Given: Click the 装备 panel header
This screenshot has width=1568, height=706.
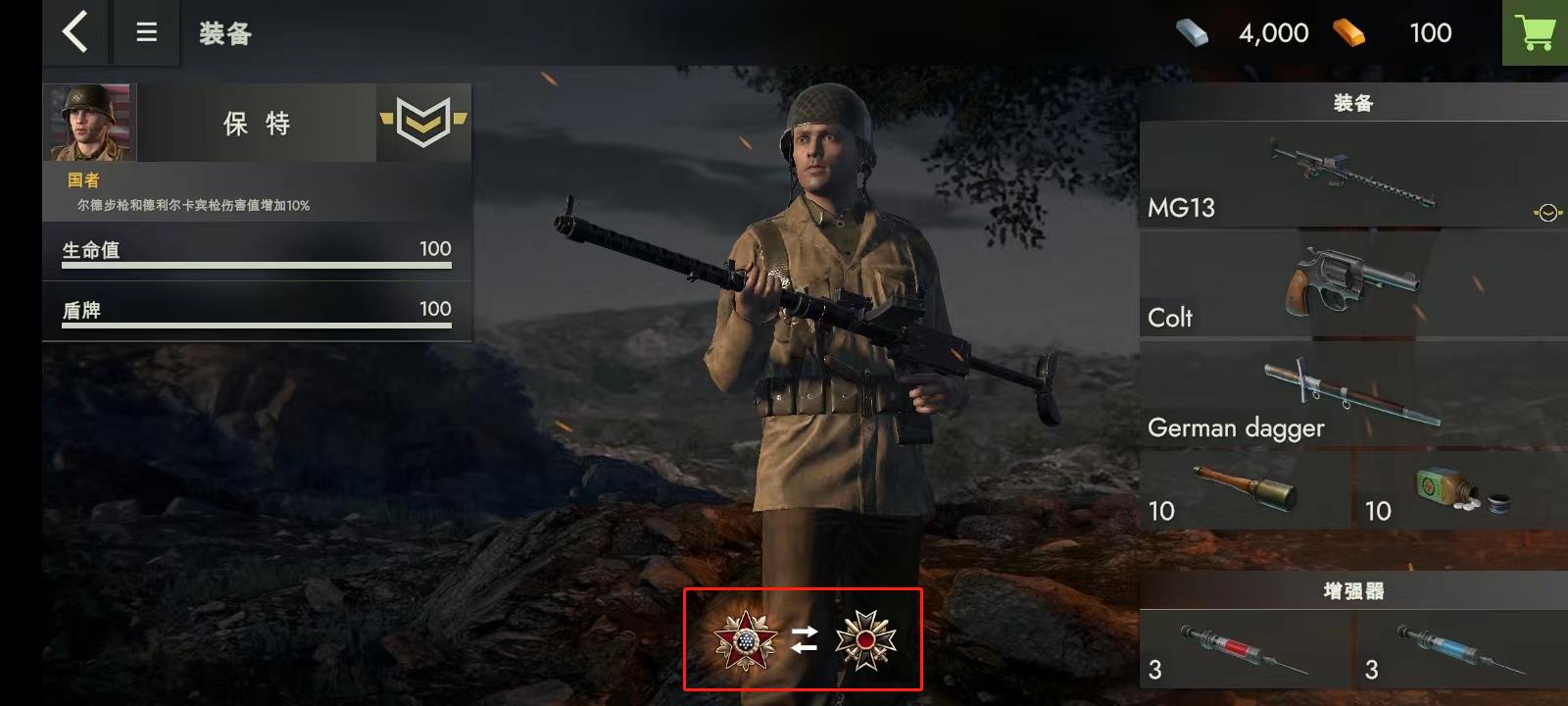Looking at the screenshot, I should [x=1350, y=101].
